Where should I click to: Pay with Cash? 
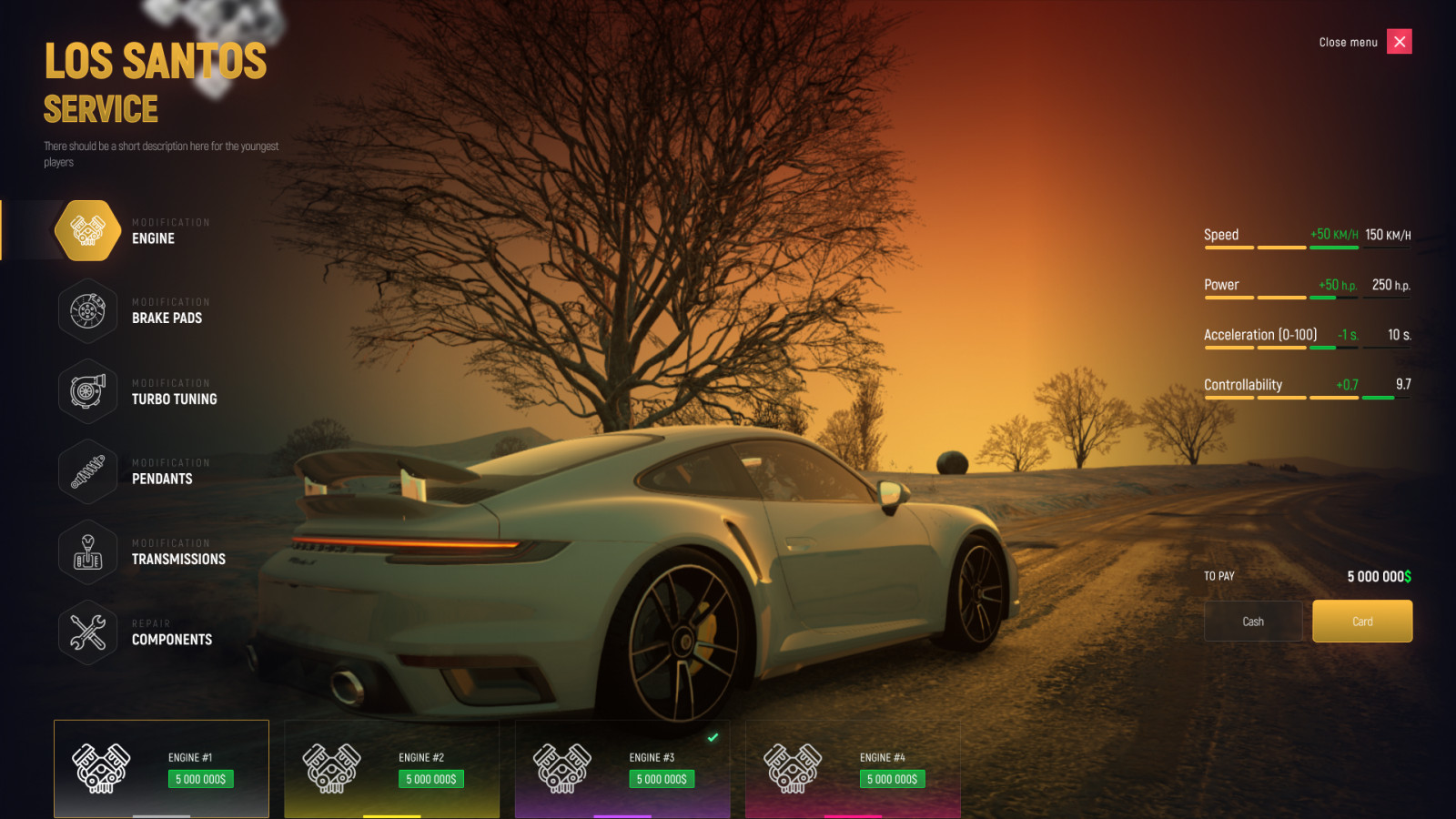(x=1253, y=622)
